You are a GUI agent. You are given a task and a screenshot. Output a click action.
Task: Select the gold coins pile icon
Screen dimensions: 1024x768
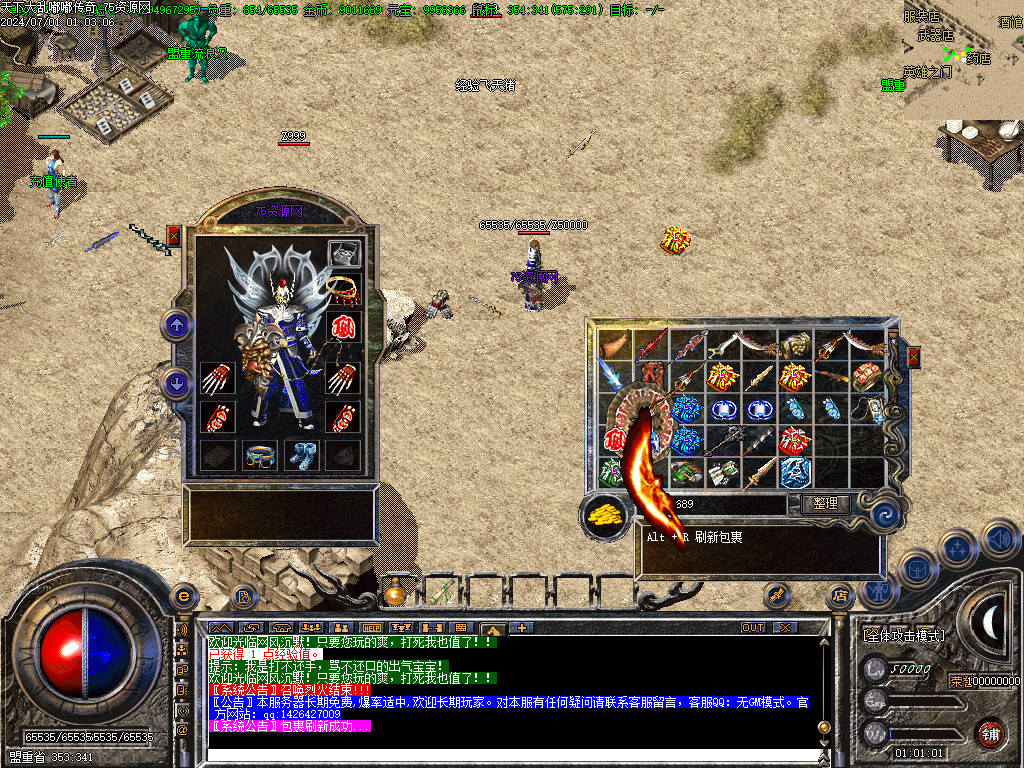pyautogui.click(x=604, y=515)
